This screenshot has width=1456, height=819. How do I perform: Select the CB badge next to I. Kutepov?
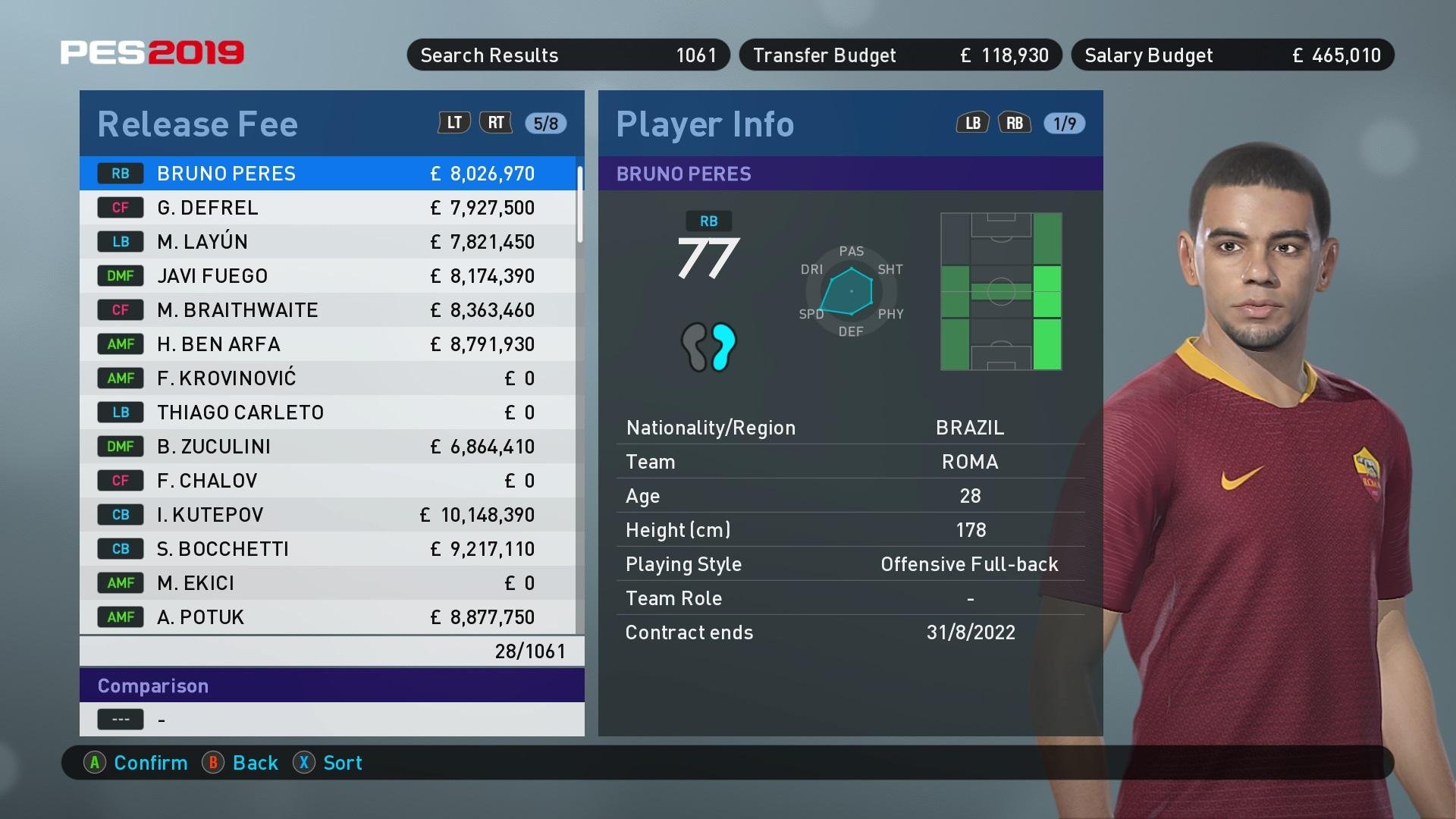click(121, 514)
